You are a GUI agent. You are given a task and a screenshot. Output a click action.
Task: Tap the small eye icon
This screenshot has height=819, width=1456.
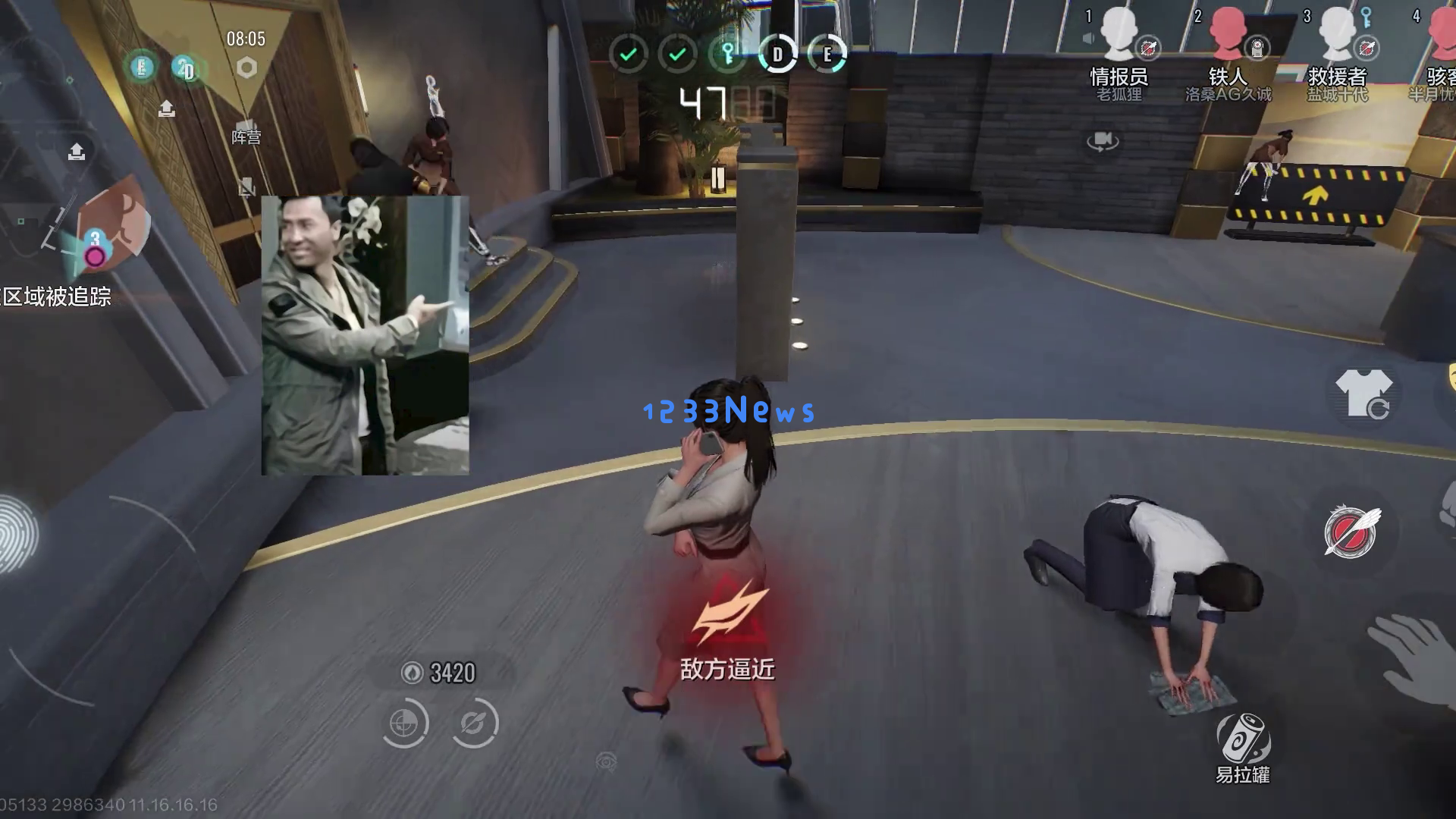pos(606,761)
